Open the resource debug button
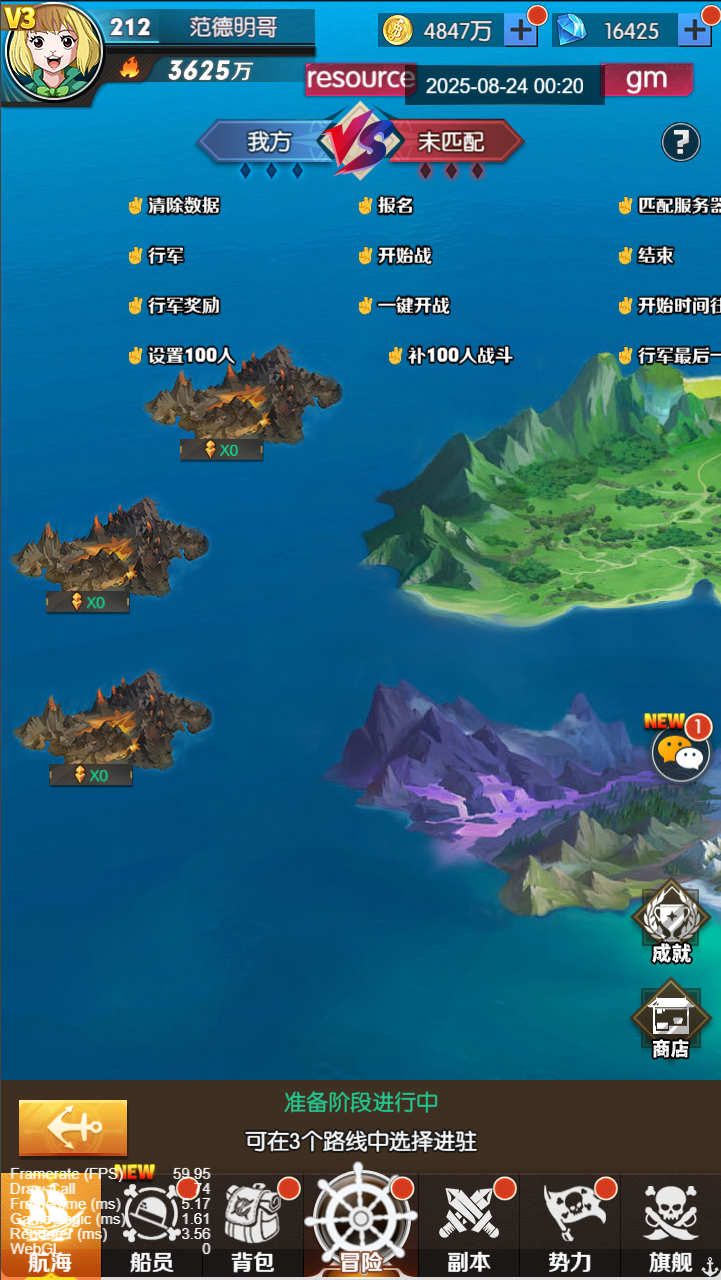 click(x=358, y=79)
